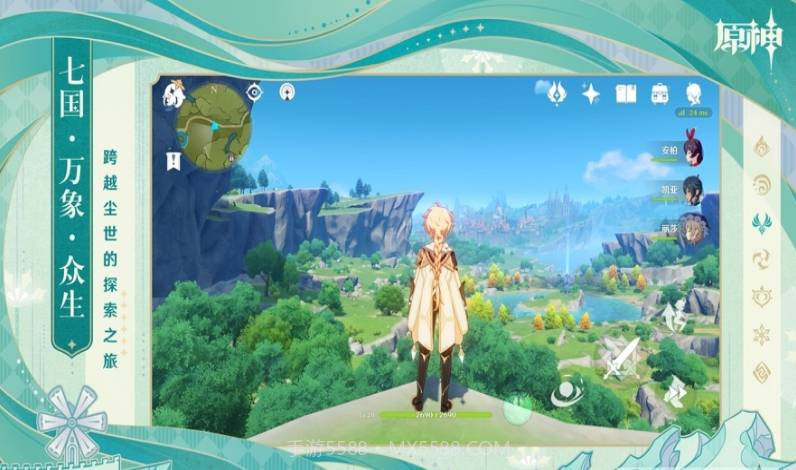
Task: Open the adventurer handbook book icon
Action: coord(626,94)
